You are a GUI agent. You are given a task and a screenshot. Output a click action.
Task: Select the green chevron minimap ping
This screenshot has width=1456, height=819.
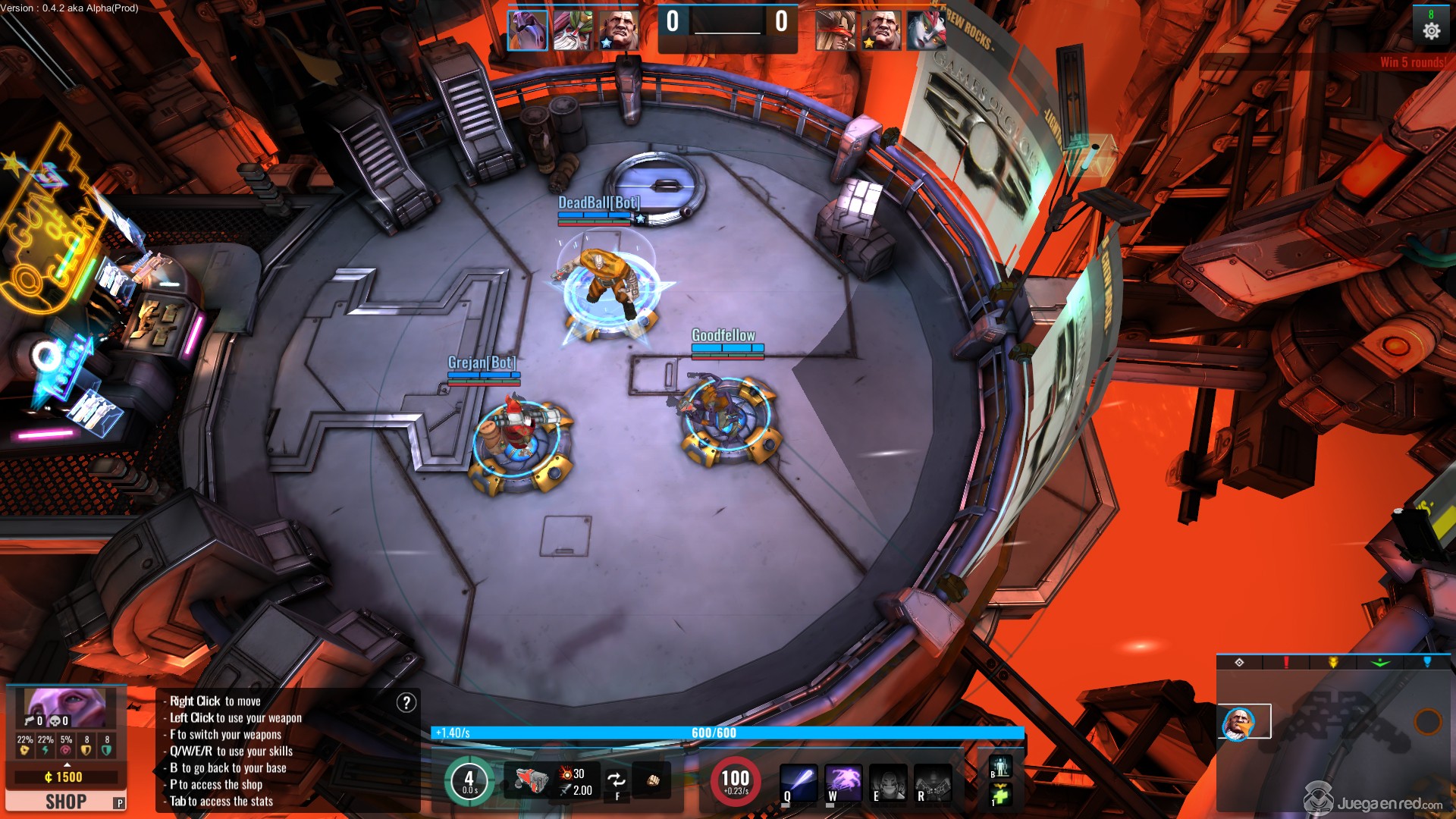pos(1380,663)
